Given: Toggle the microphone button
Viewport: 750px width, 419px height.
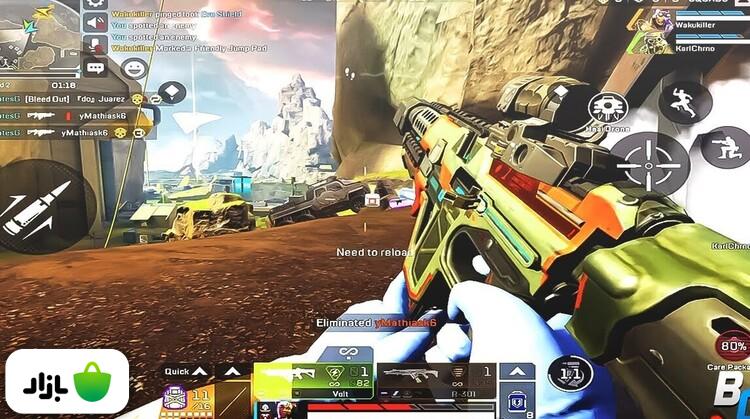Looking at the screenshot, I should coord(96,45).
